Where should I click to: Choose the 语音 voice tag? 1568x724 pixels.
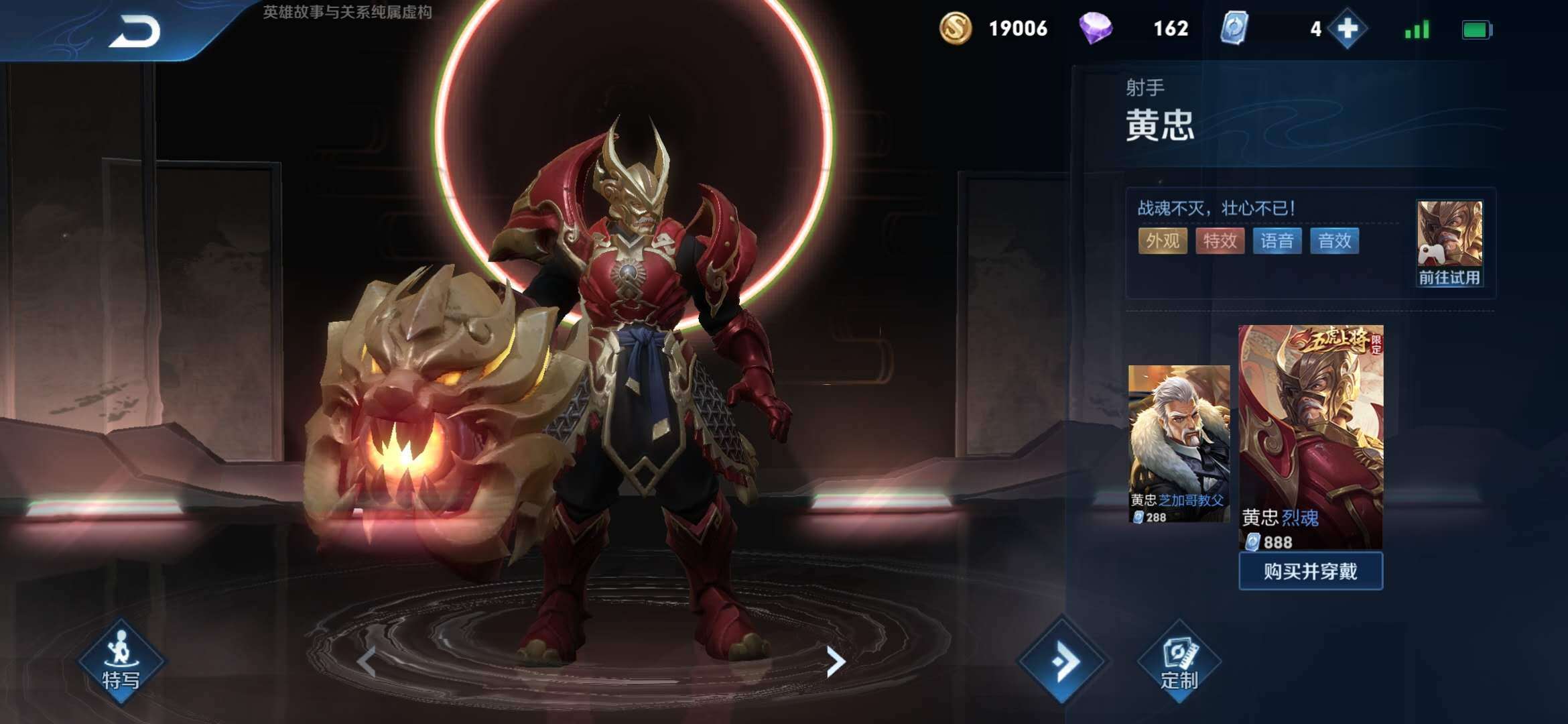1277,241
